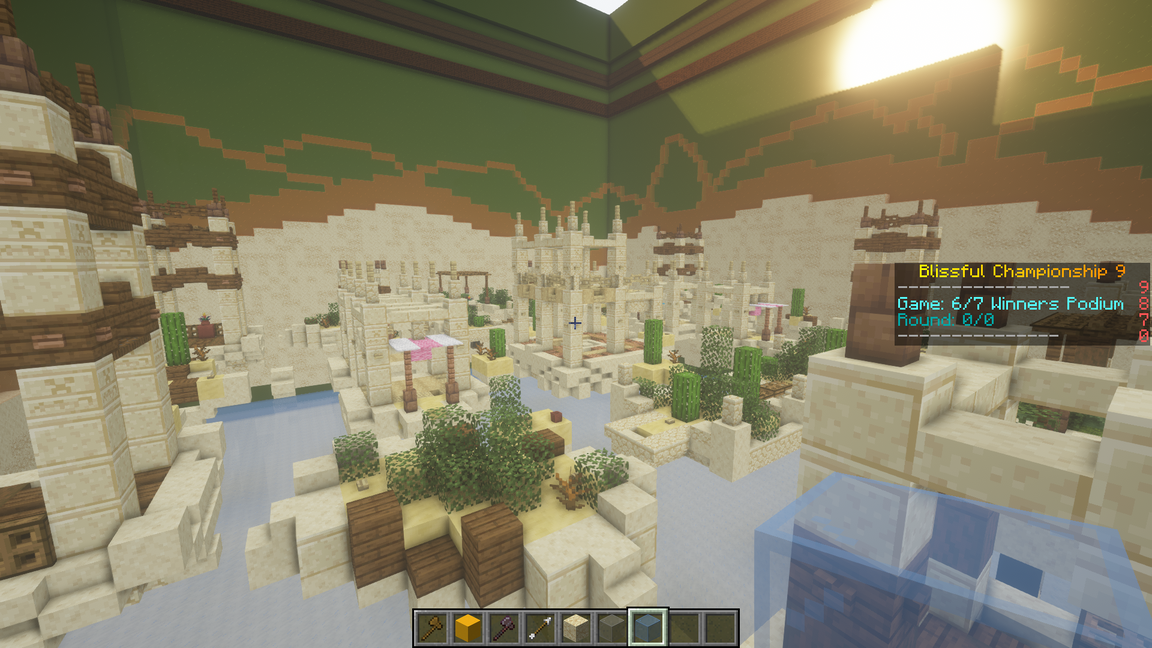Screen dimensions: 1152x648
Task: Pick the arrow in the hotbar
Action: pyautogui.click(x=540, y=628)
